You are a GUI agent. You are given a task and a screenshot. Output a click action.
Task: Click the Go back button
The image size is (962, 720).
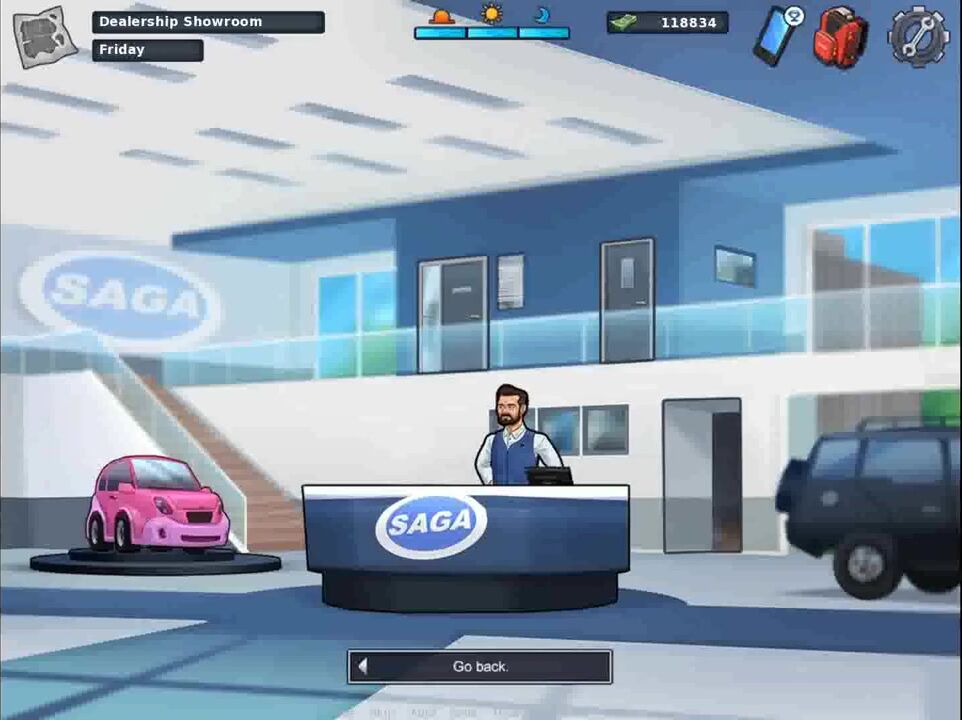point(480,666)
